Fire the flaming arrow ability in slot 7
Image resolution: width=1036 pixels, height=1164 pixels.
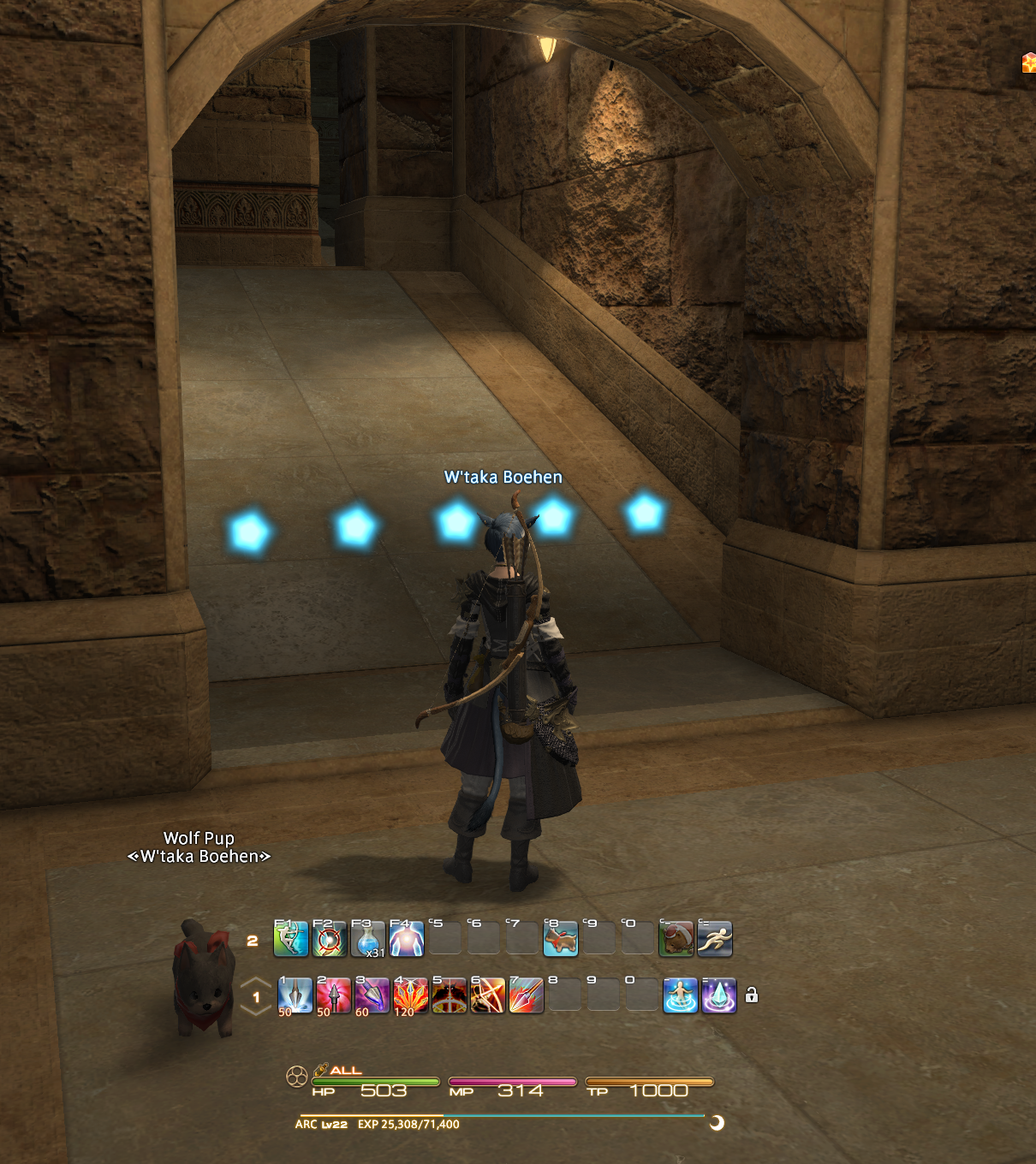527,996
